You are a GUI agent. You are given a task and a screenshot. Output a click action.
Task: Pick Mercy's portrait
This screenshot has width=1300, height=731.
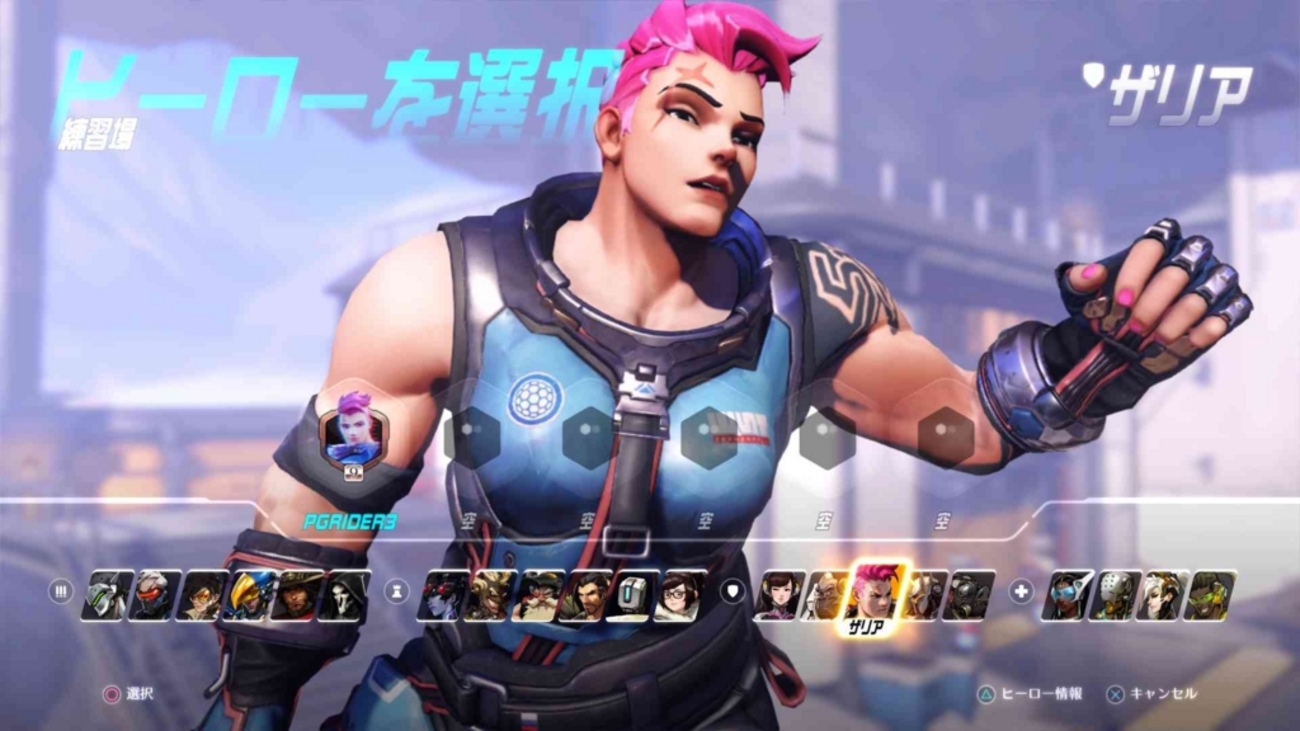click(1161, 595)
